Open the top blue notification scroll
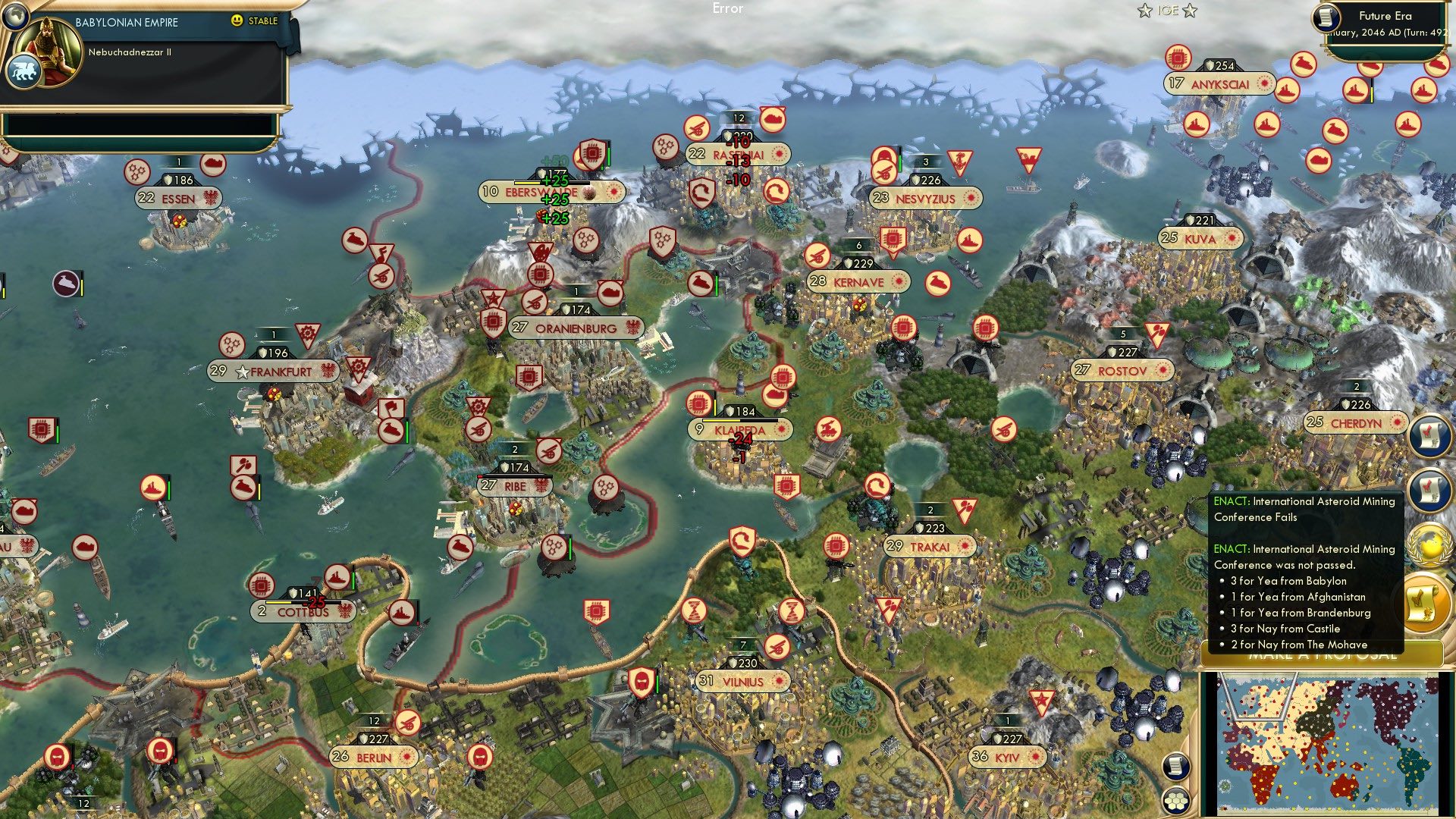Screen dimensions: 1456x819 click(1429, 435)
